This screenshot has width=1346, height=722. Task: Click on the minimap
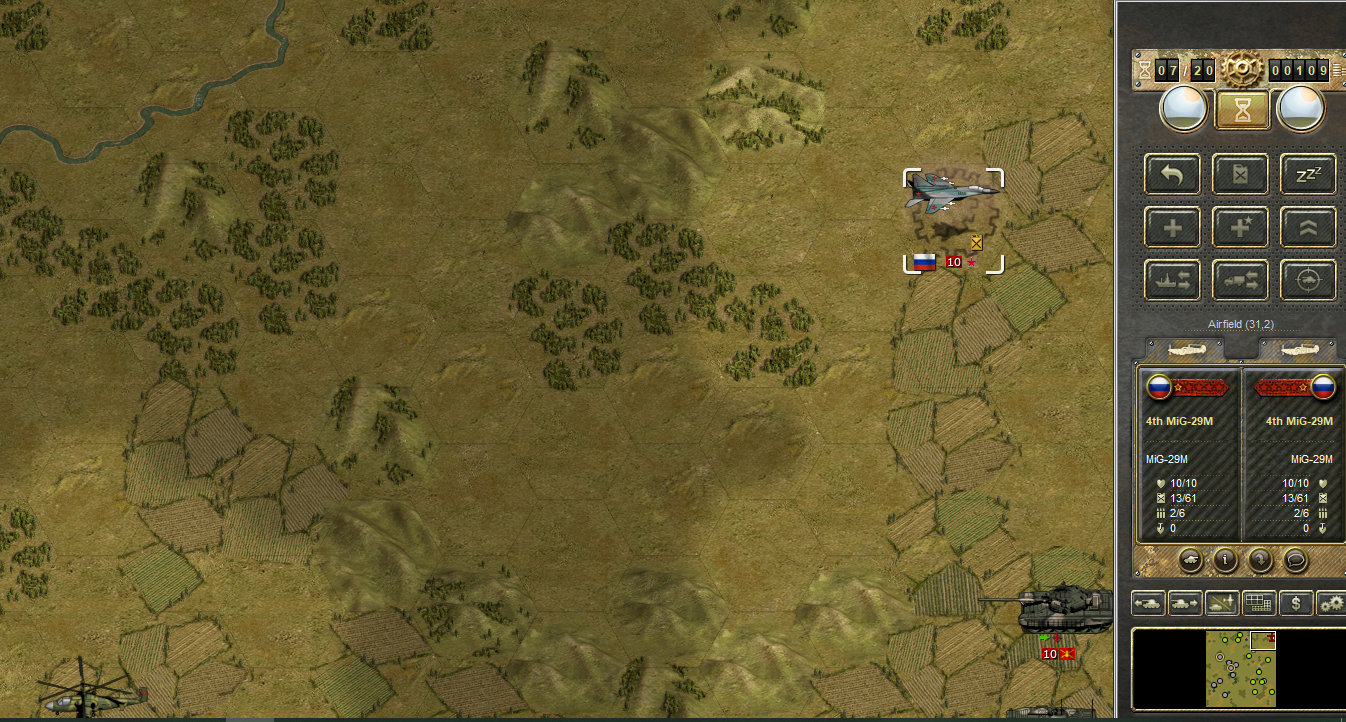1240,668
